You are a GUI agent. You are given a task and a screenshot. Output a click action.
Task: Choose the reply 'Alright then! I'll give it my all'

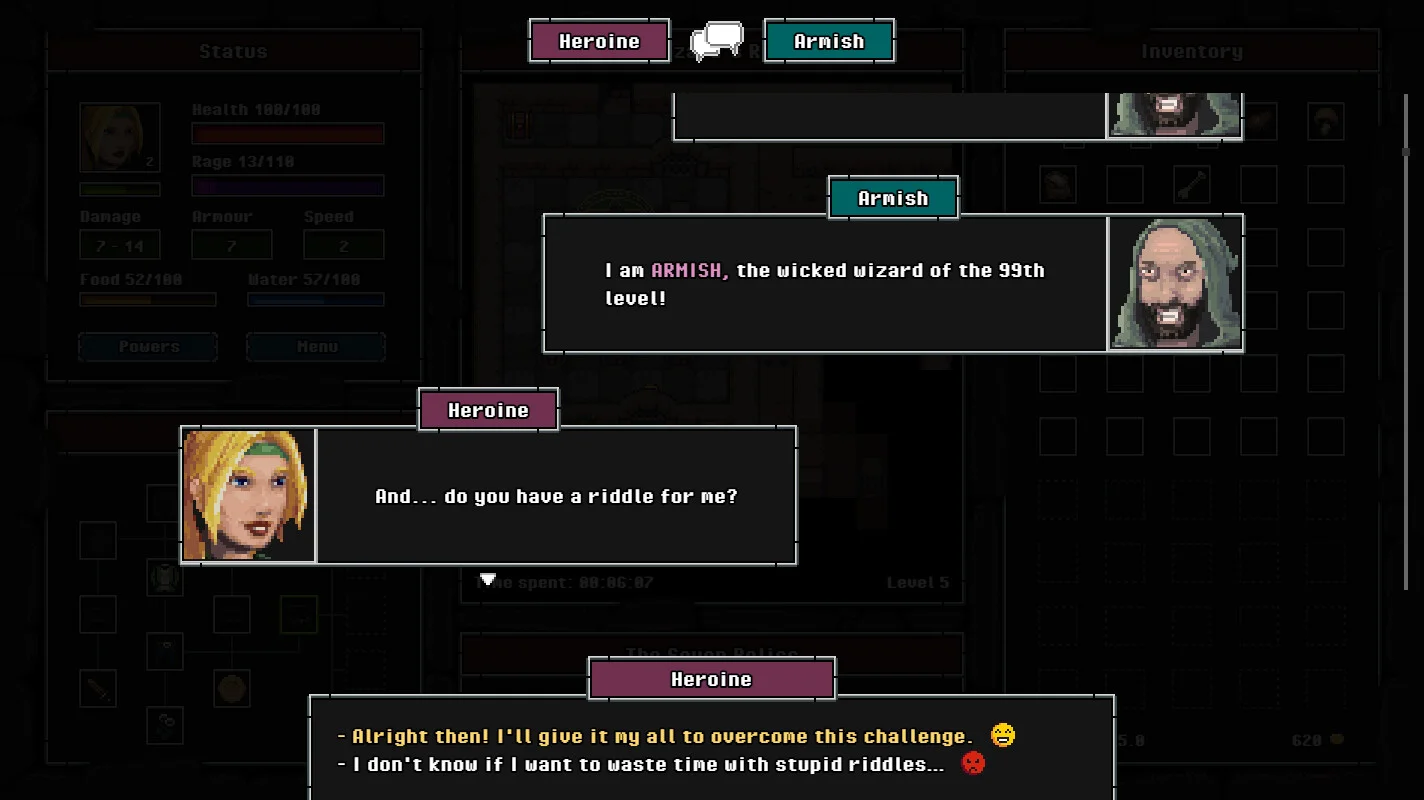pyautogui.click(x=660, y=737)
